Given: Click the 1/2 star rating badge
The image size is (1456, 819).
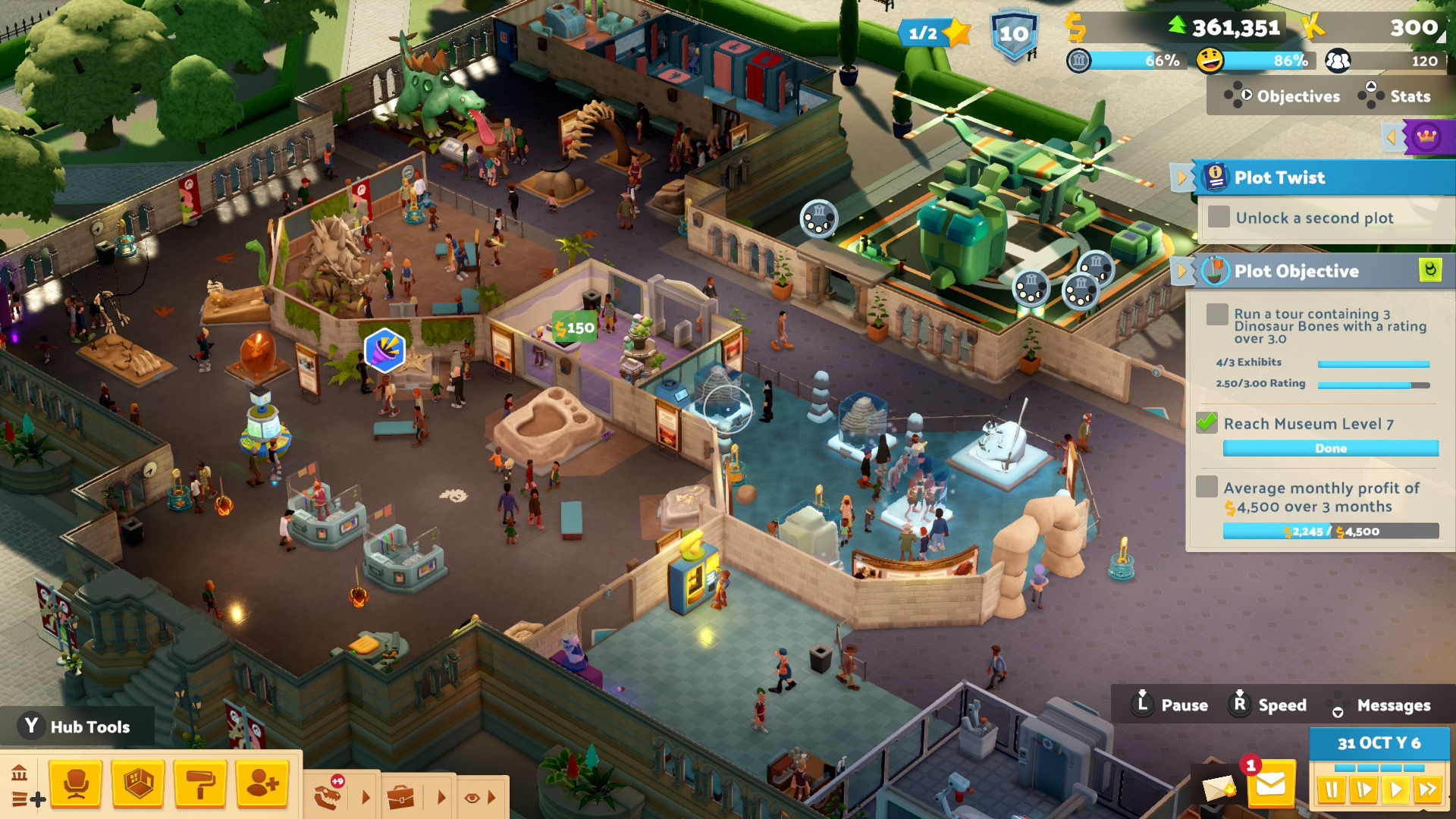Looking at the screenshot, I should point(934,33).
